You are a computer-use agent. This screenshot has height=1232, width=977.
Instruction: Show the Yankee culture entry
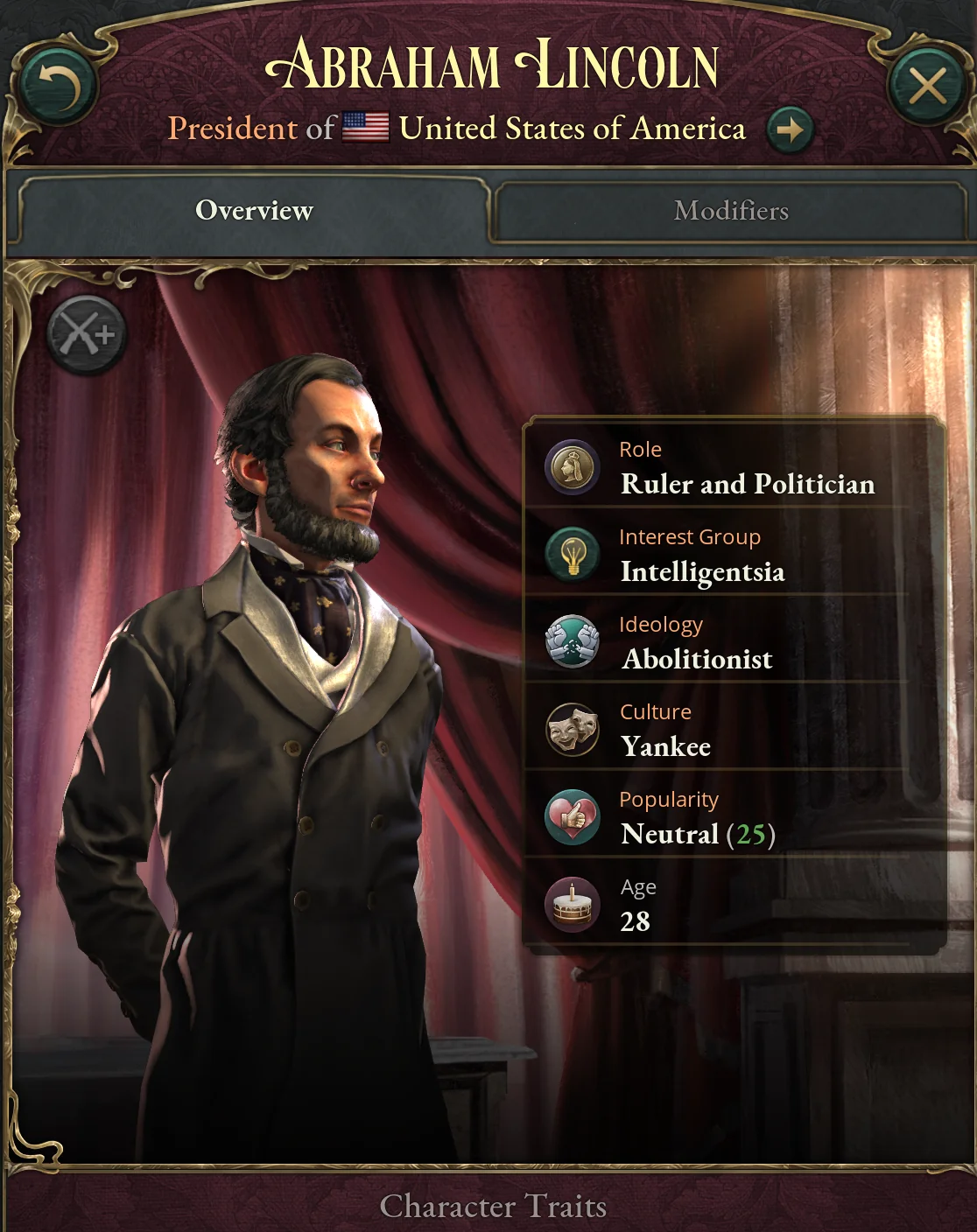[x=665, y=746]
